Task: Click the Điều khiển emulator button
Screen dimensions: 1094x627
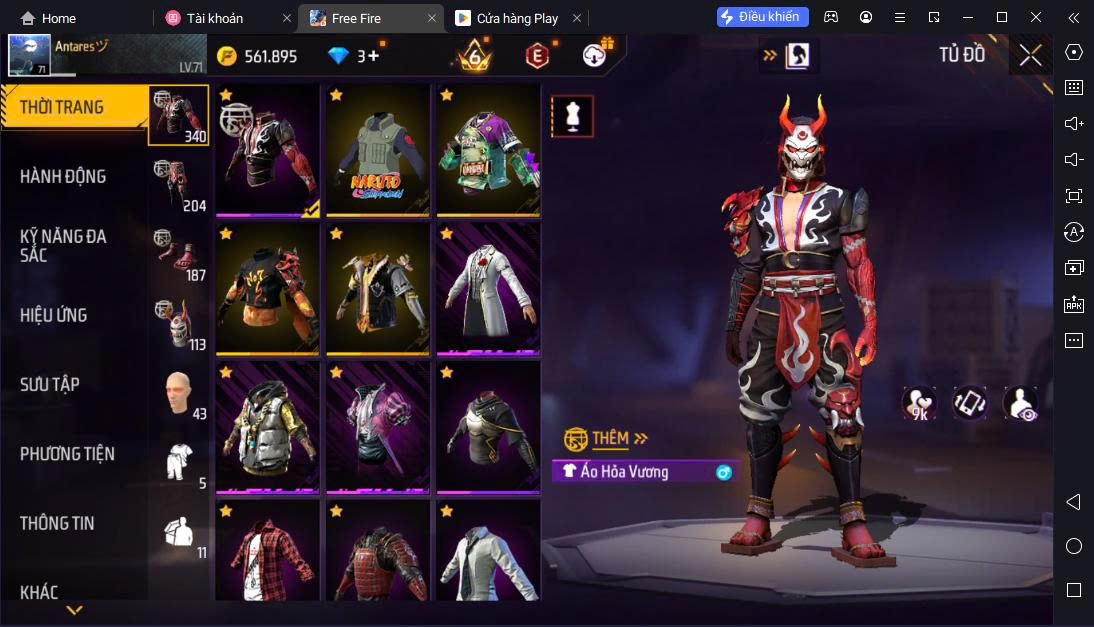Action: tap(762, 17)
